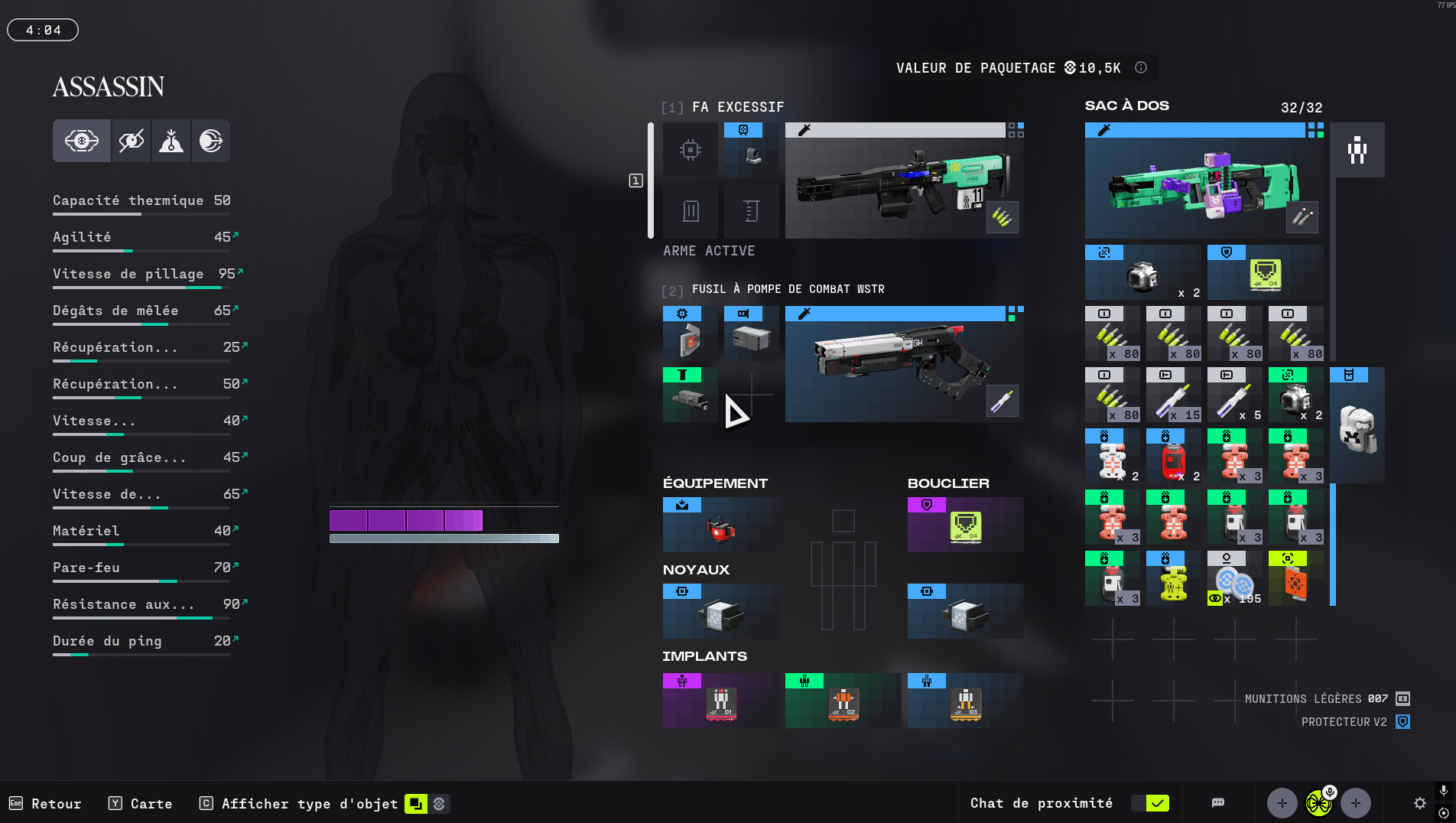This screenshot has height=823, width=1456.
Task: Select the WSTR combat shotgun slot
Action: pos(904,365)
